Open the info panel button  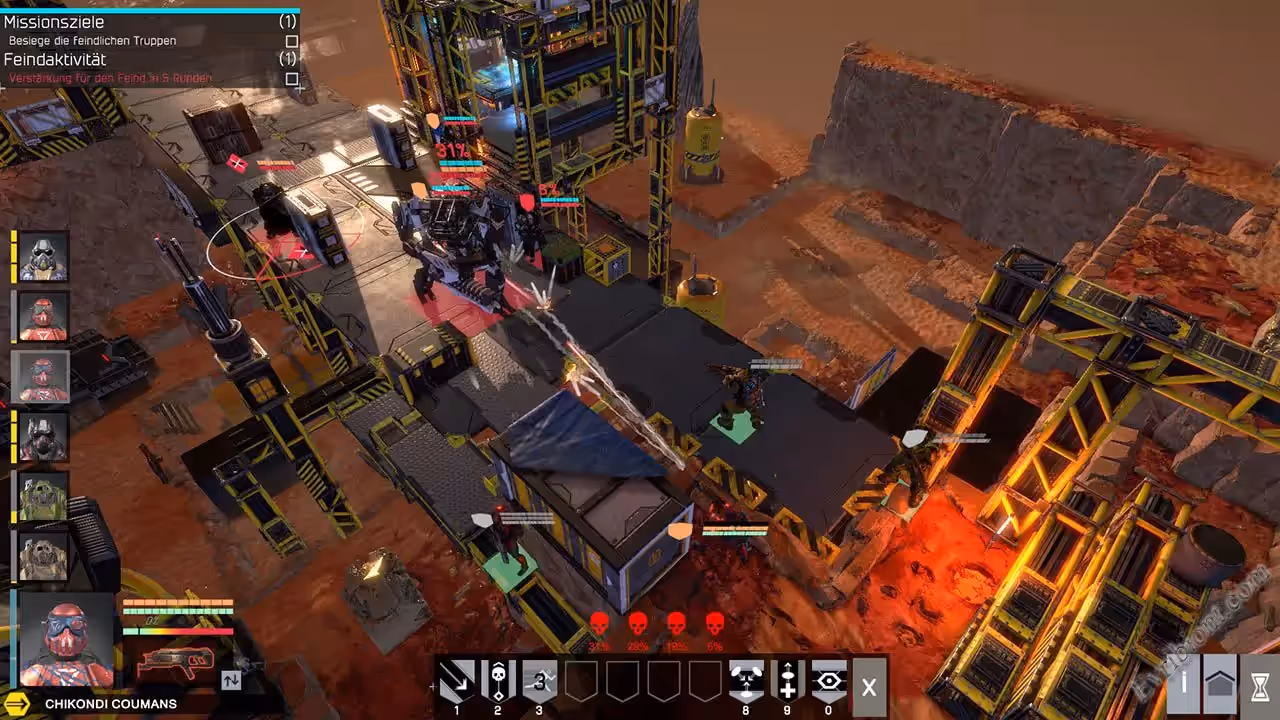pyautogui.click(x=1185, y=684)
